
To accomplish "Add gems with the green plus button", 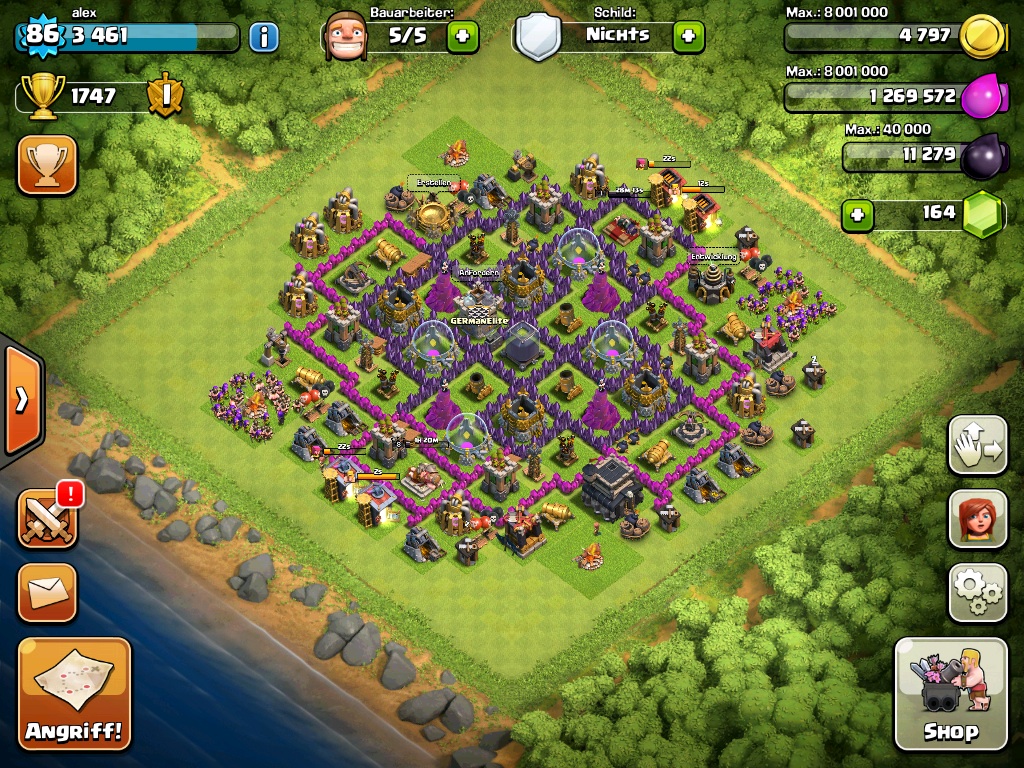I will click(x=857, y=215).
